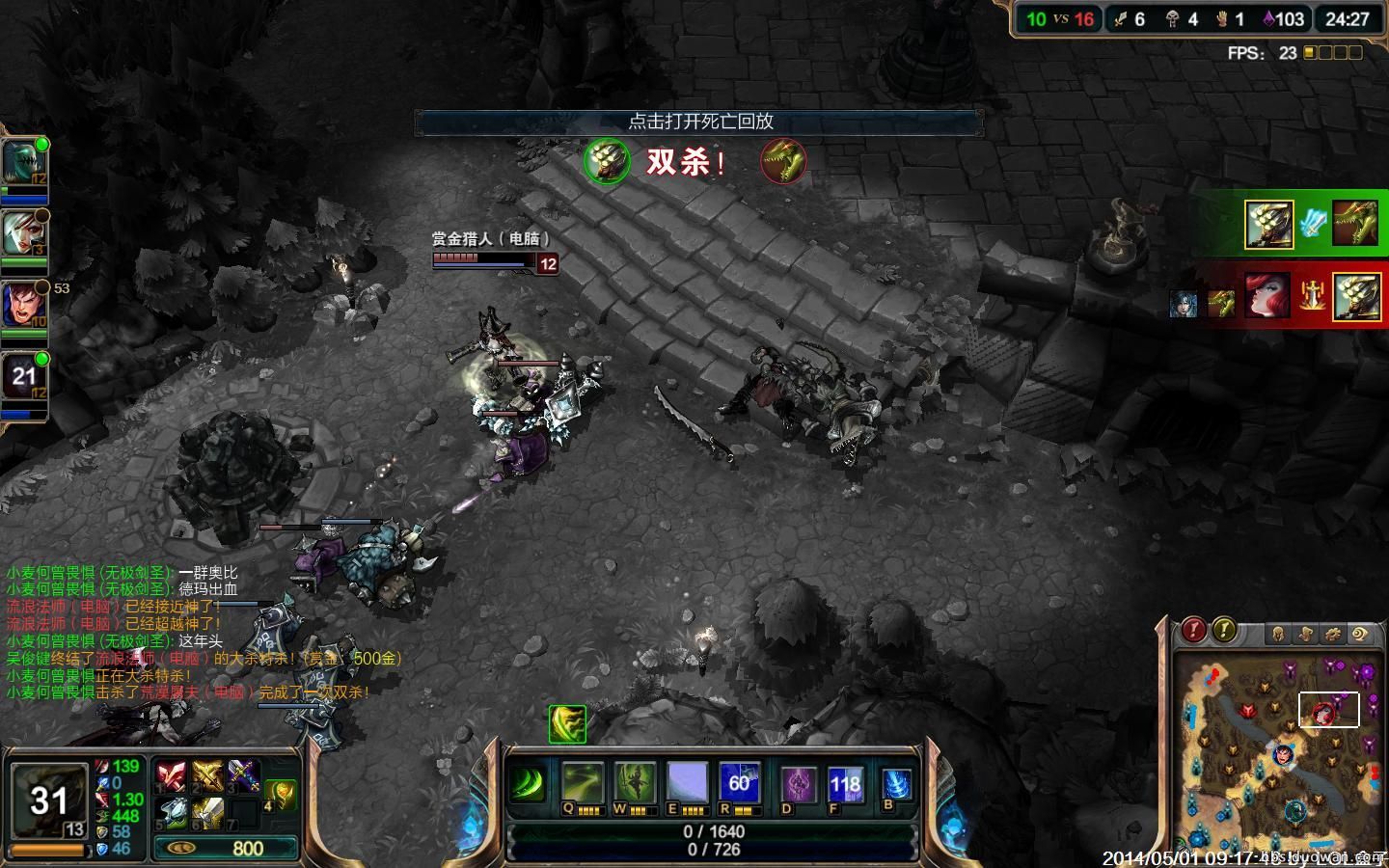Click the E ability icon
Viewport: 1389px width, 868px height.
[x=687, y=783]
